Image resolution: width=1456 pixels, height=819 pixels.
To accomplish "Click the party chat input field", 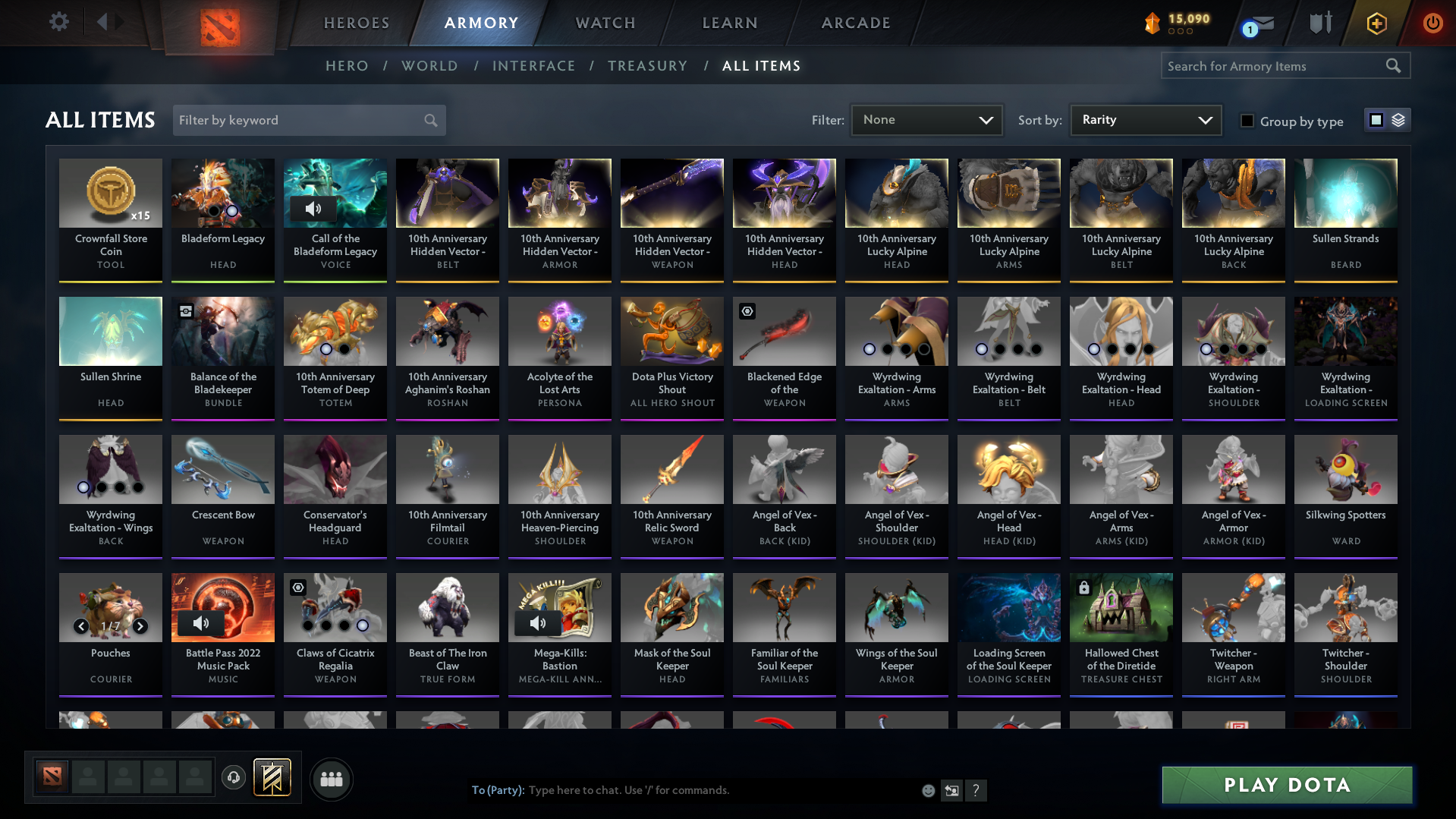I will point(683,790).
